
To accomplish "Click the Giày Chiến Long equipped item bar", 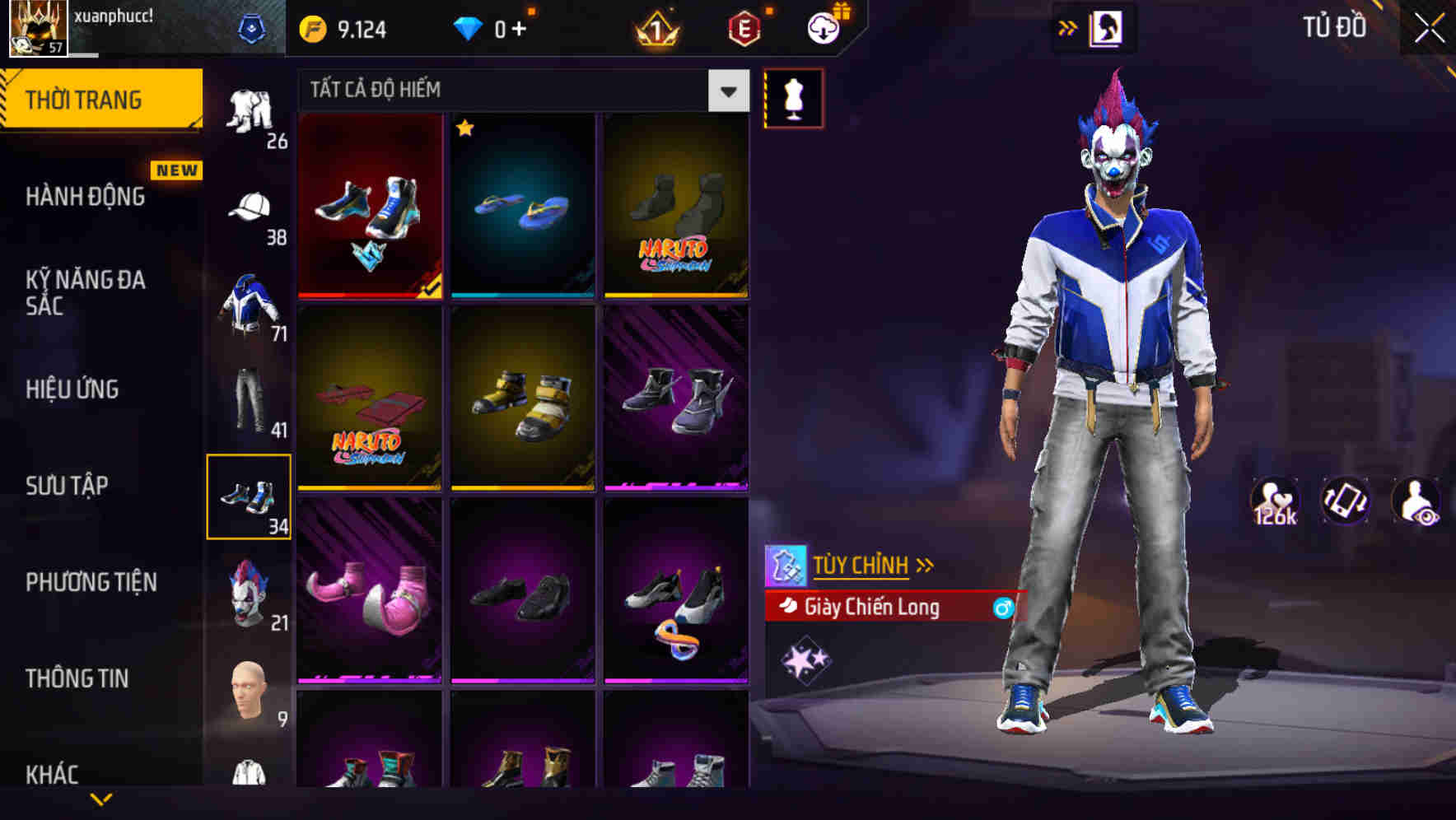I will pyautogui.click(x=873, y=608).
